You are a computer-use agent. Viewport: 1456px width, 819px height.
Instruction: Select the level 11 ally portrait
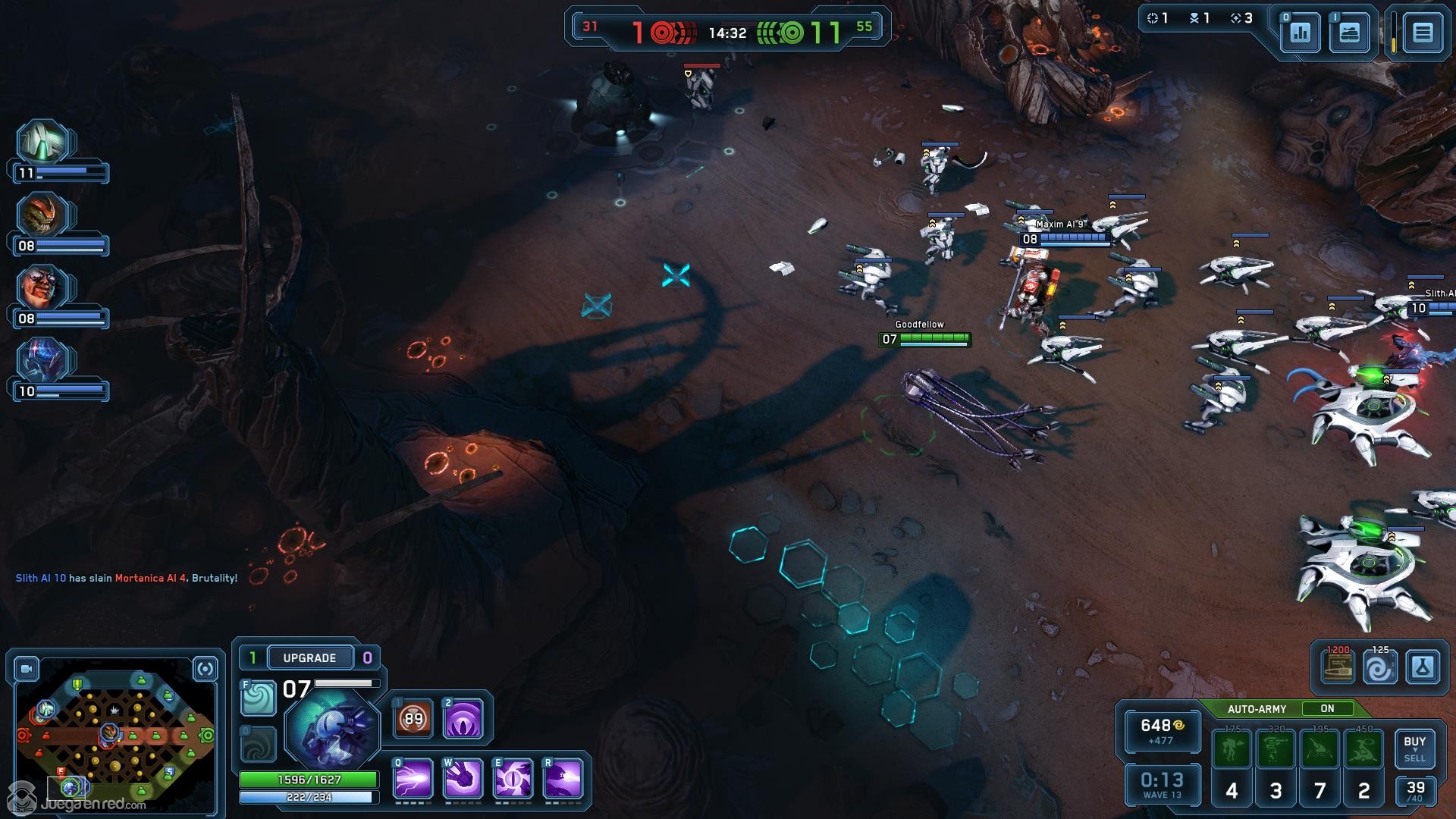click(x=44, y=143)
